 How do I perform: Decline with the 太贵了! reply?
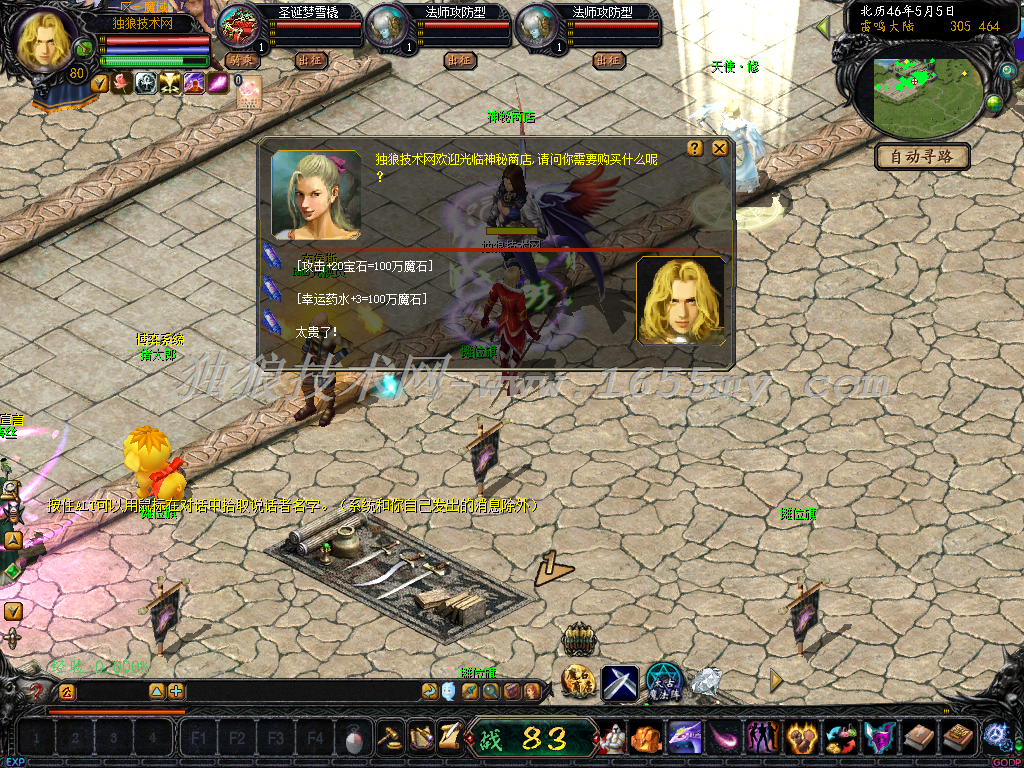316,330
